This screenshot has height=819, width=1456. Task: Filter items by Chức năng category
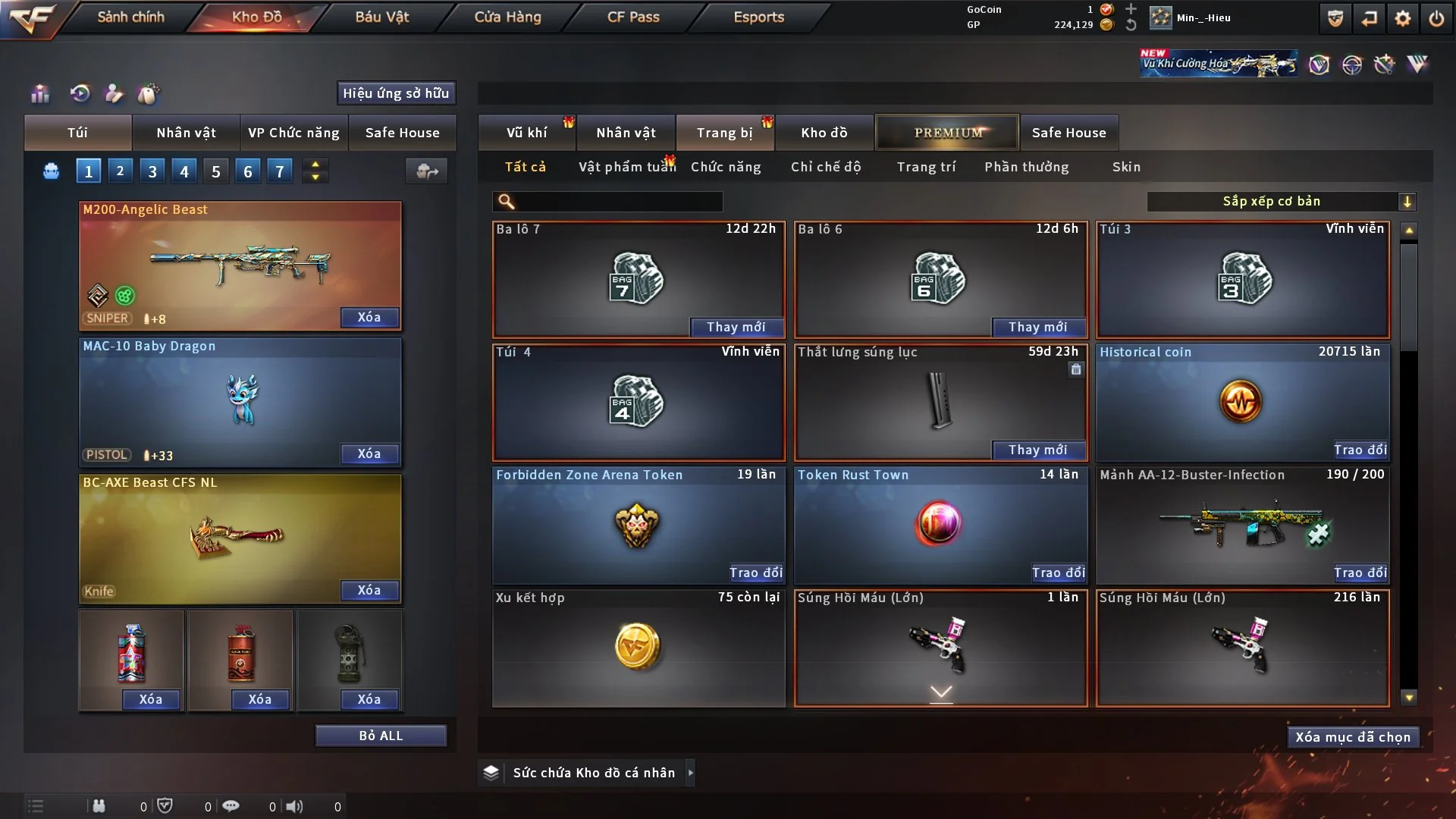click(x=726, y=167)
